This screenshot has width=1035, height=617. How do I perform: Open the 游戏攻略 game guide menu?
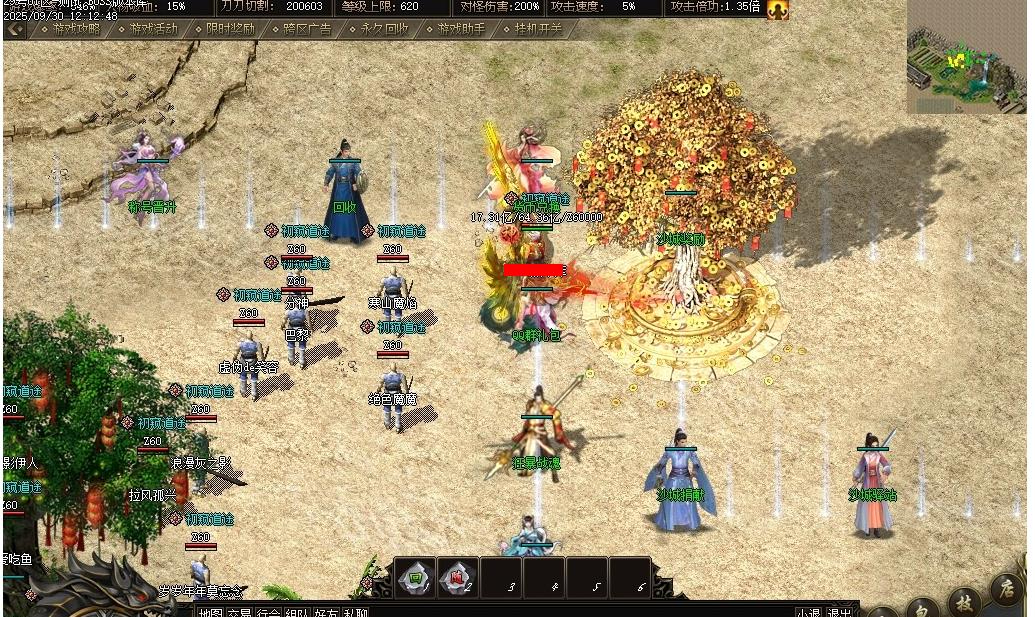(77, 29)
